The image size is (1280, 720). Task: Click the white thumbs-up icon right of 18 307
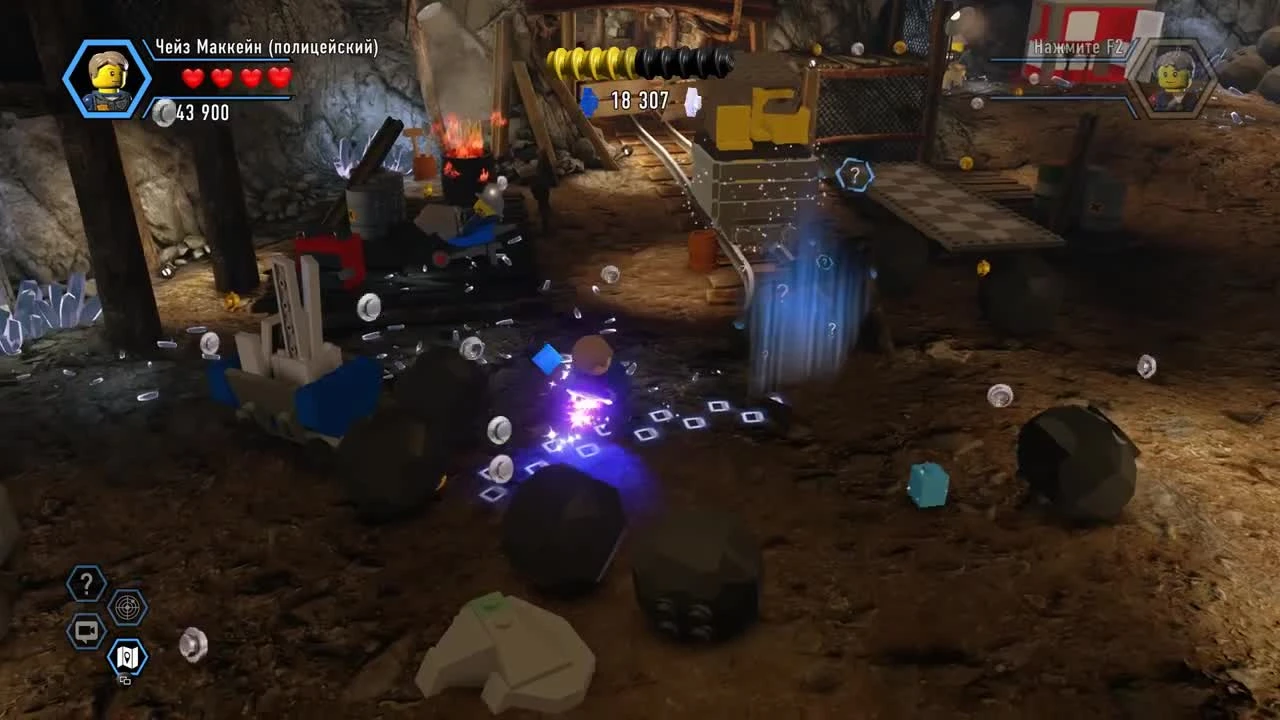pyautogui.click(x=692, y=99)
